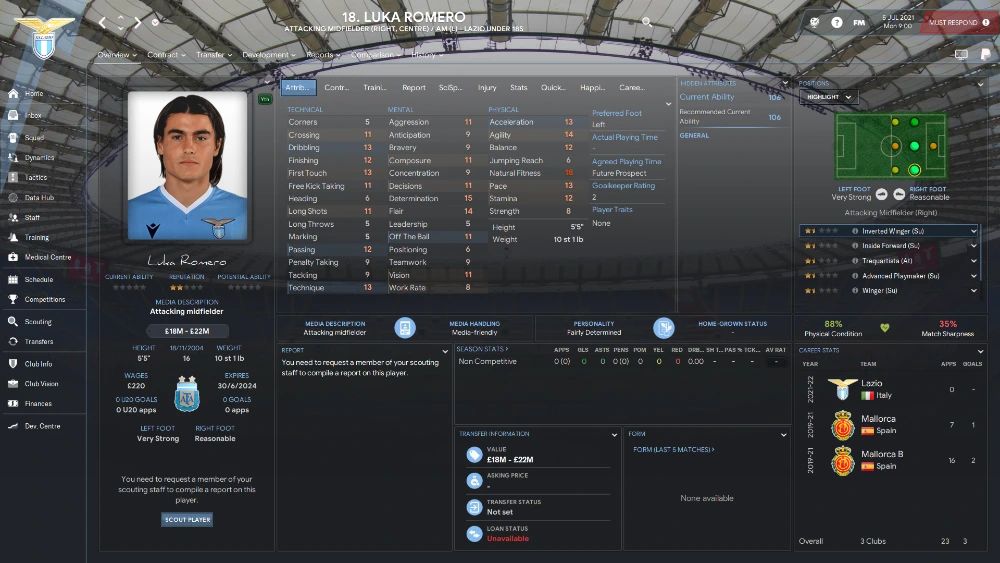Open the Contract dropdown menu
1000x563 pixels.
pos(165,55)
